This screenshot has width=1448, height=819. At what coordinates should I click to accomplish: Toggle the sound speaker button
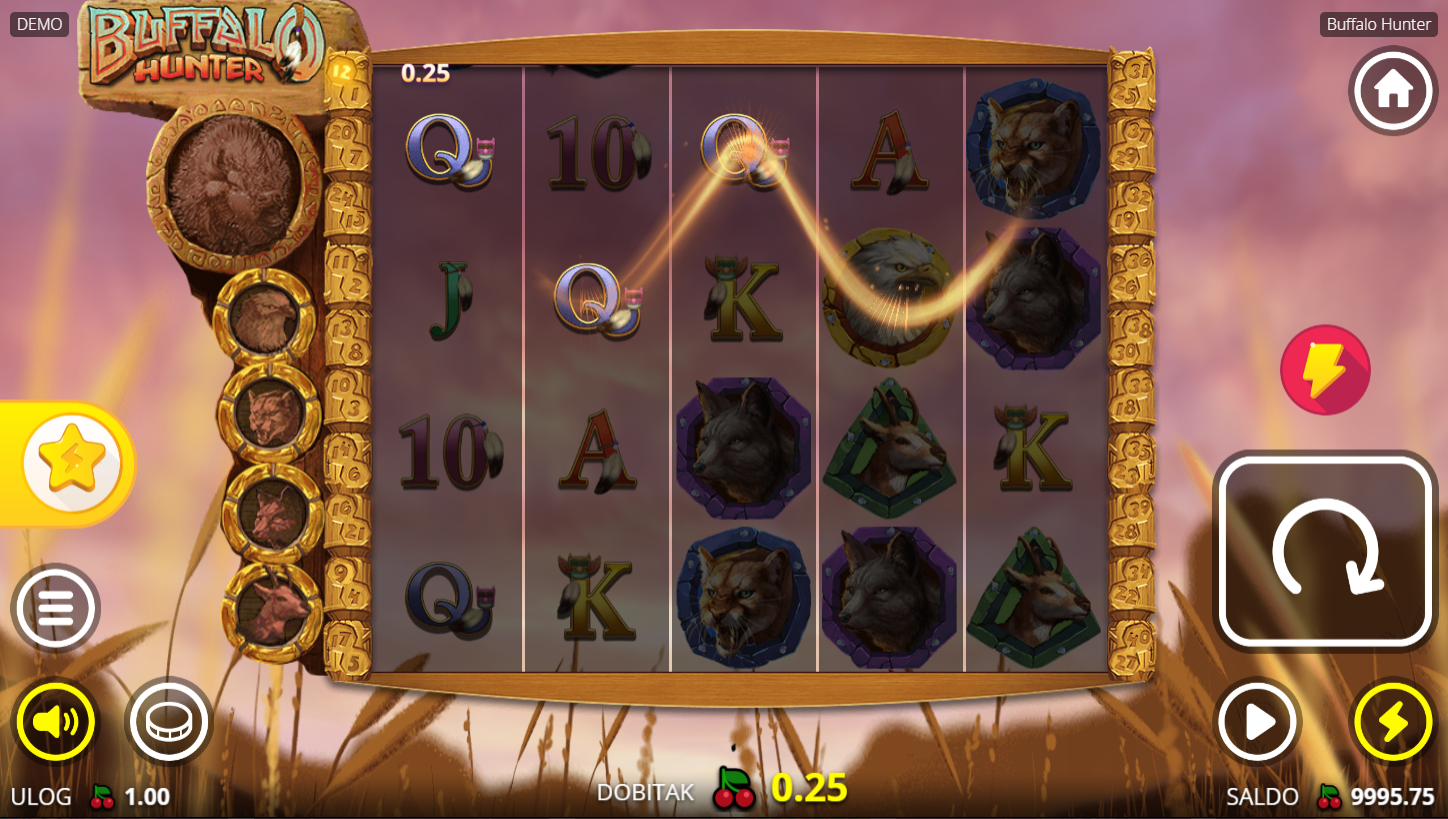55,721
